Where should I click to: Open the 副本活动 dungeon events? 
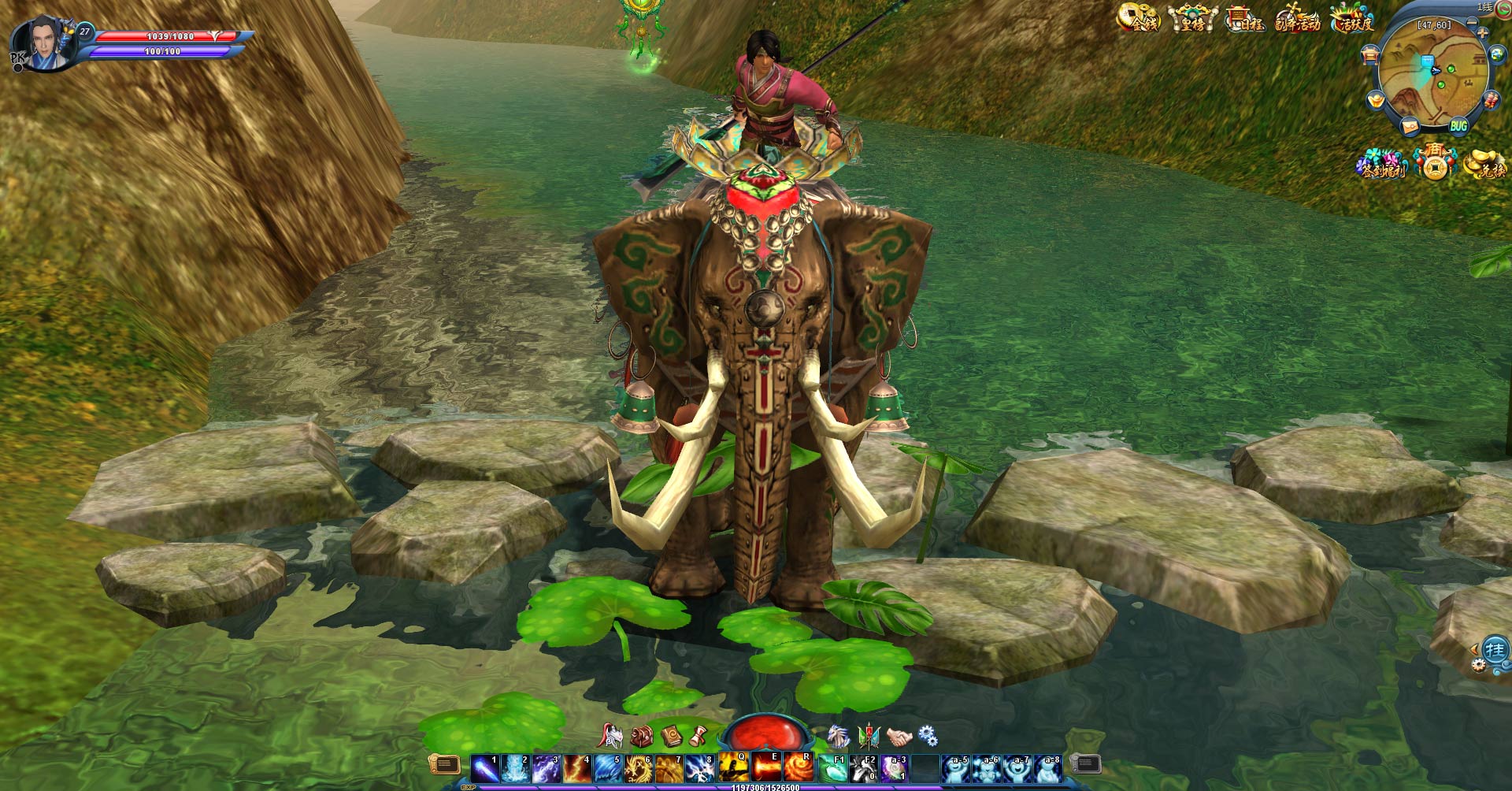click(1297, 19)
